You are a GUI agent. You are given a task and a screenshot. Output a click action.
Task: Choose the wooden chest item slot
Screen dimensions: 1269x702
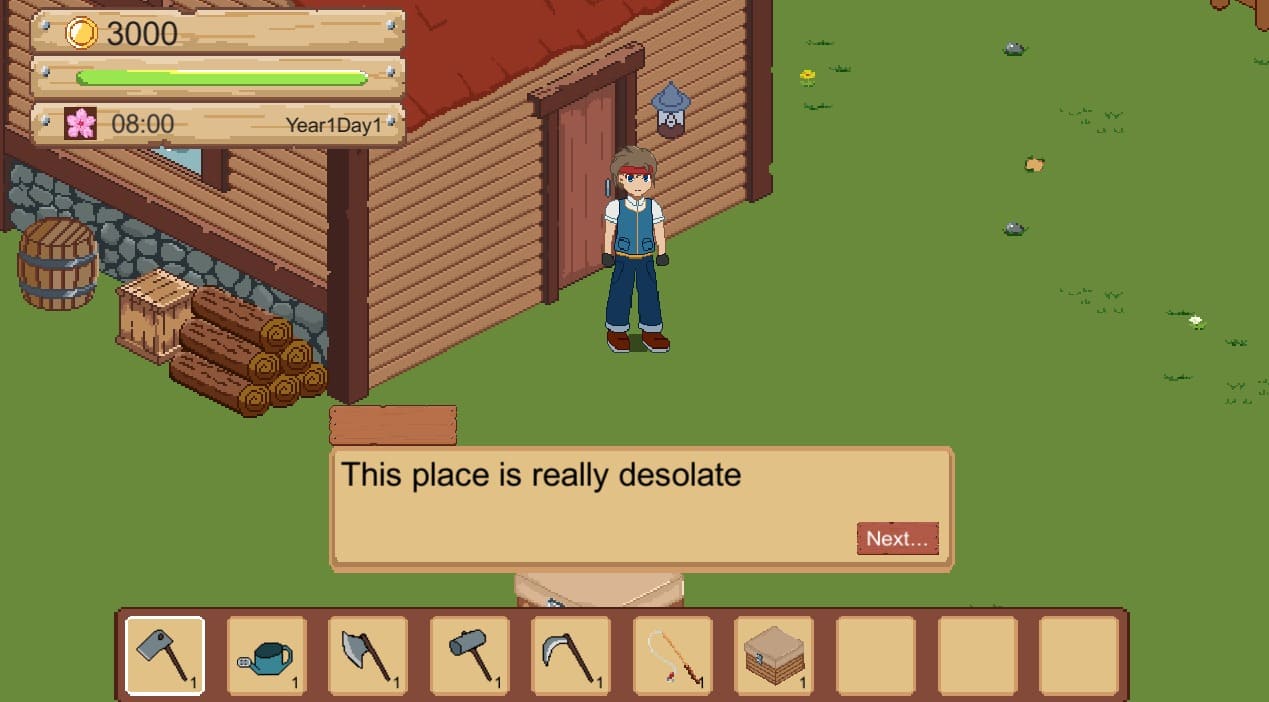[x=774, y=655]
